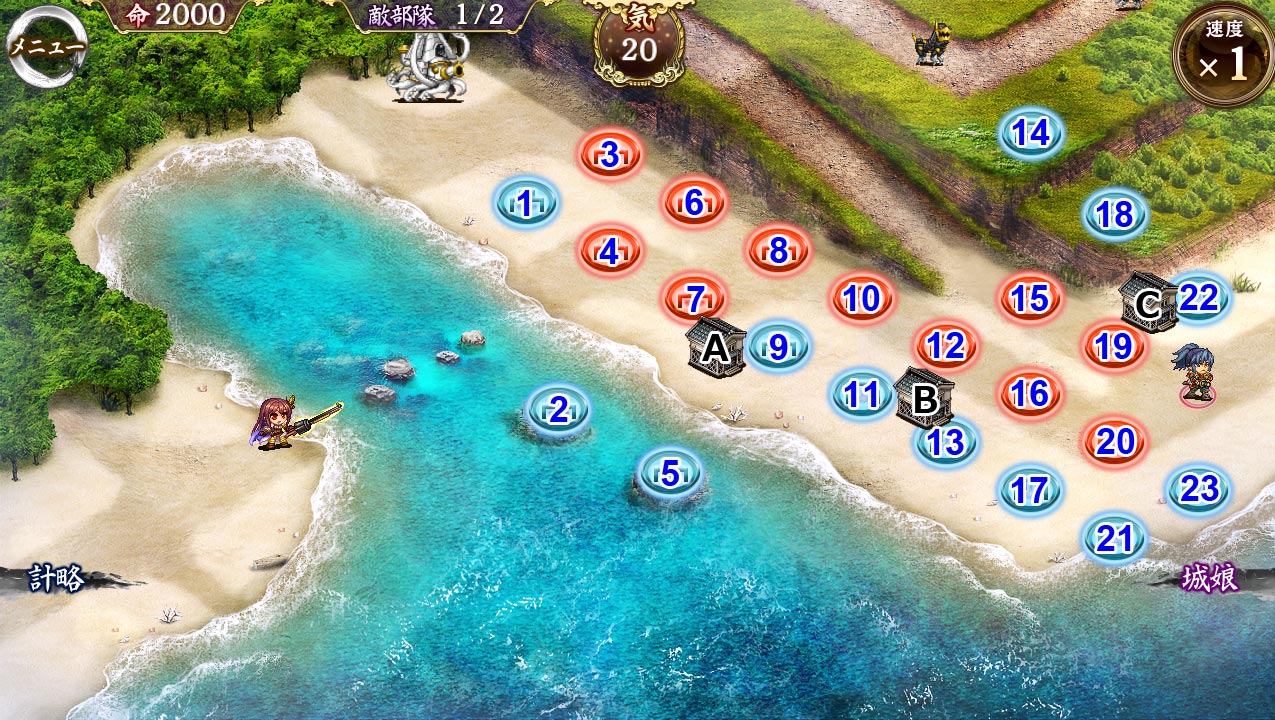
Task: Open the 城娘 castle girl panel
Action: coord(1210,578)
